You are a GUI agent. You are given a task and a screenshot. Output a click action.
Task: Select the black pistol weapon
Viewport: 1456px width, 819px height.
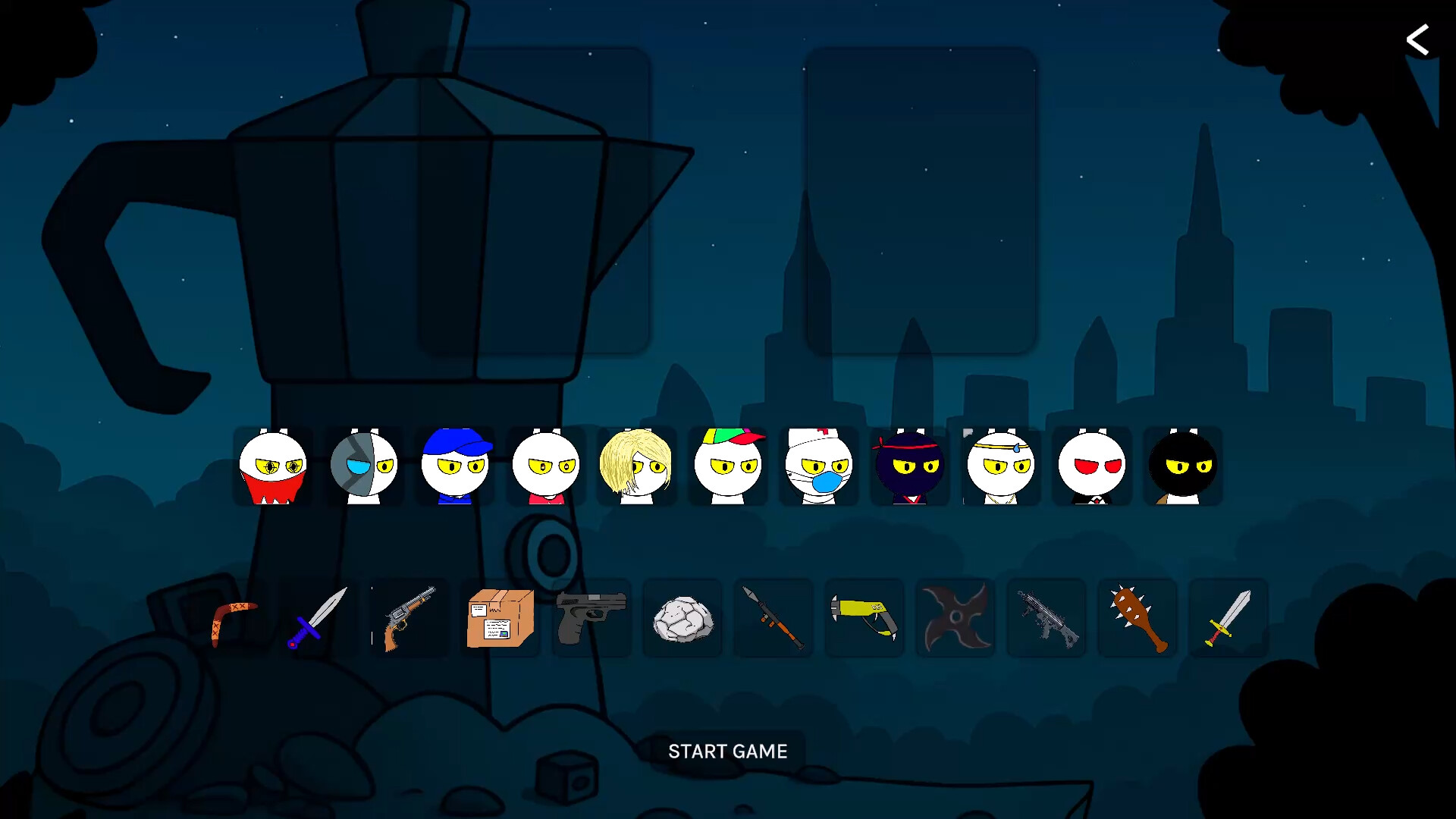point(591,618)
